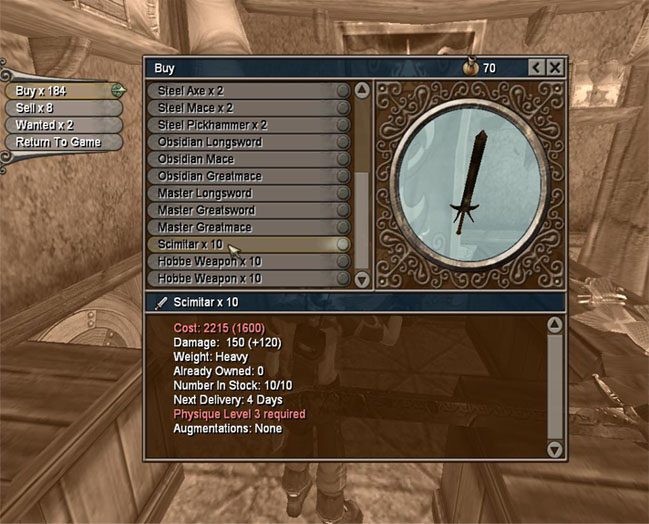This screenshot has height=524, width=649.
Task: Click the description panel's up arrow
Action: click(x=555, y=325)
